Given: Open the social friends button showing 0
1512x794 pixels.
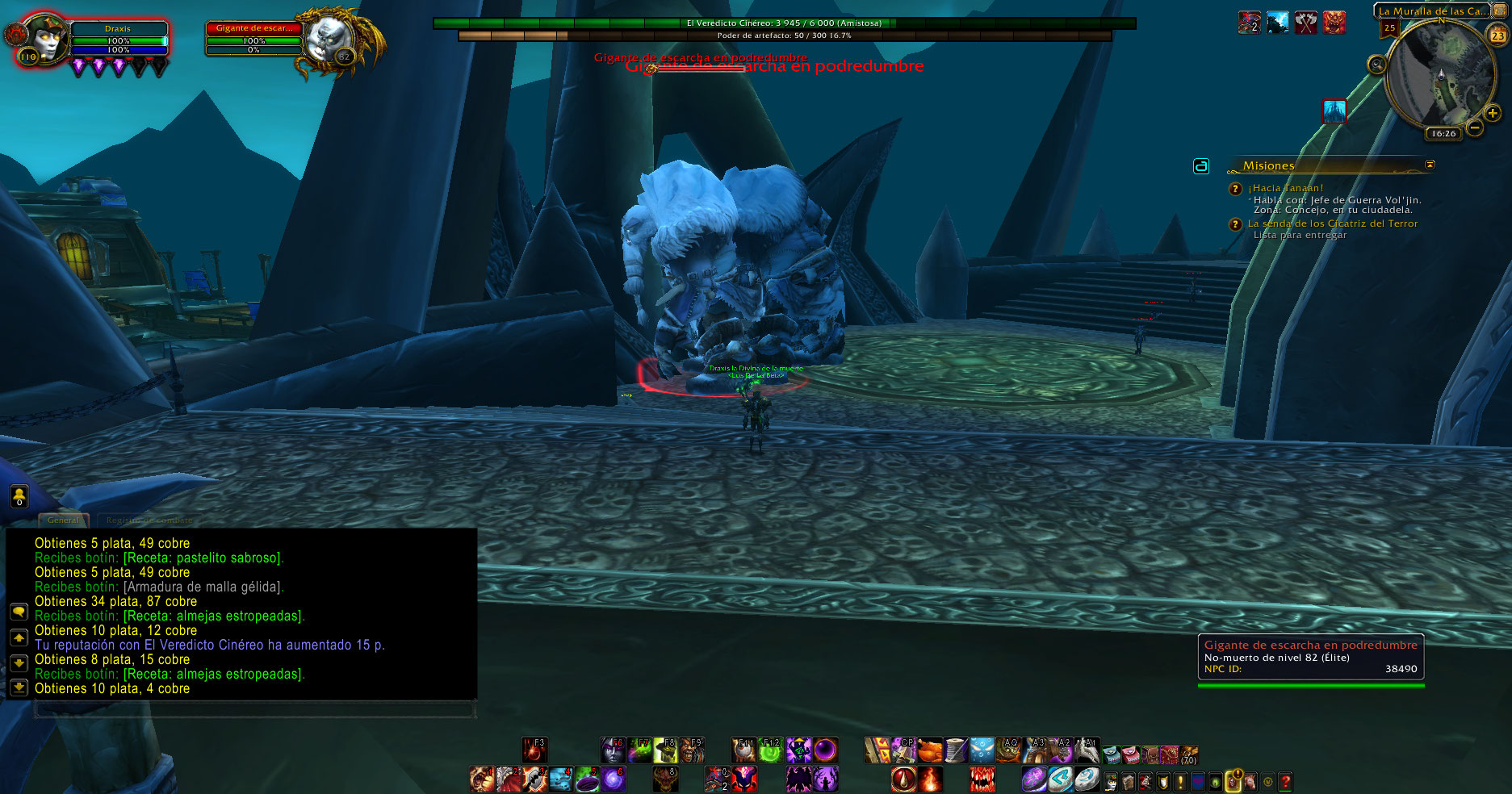Looking at the screenshot, I should (x=19, y=497).
